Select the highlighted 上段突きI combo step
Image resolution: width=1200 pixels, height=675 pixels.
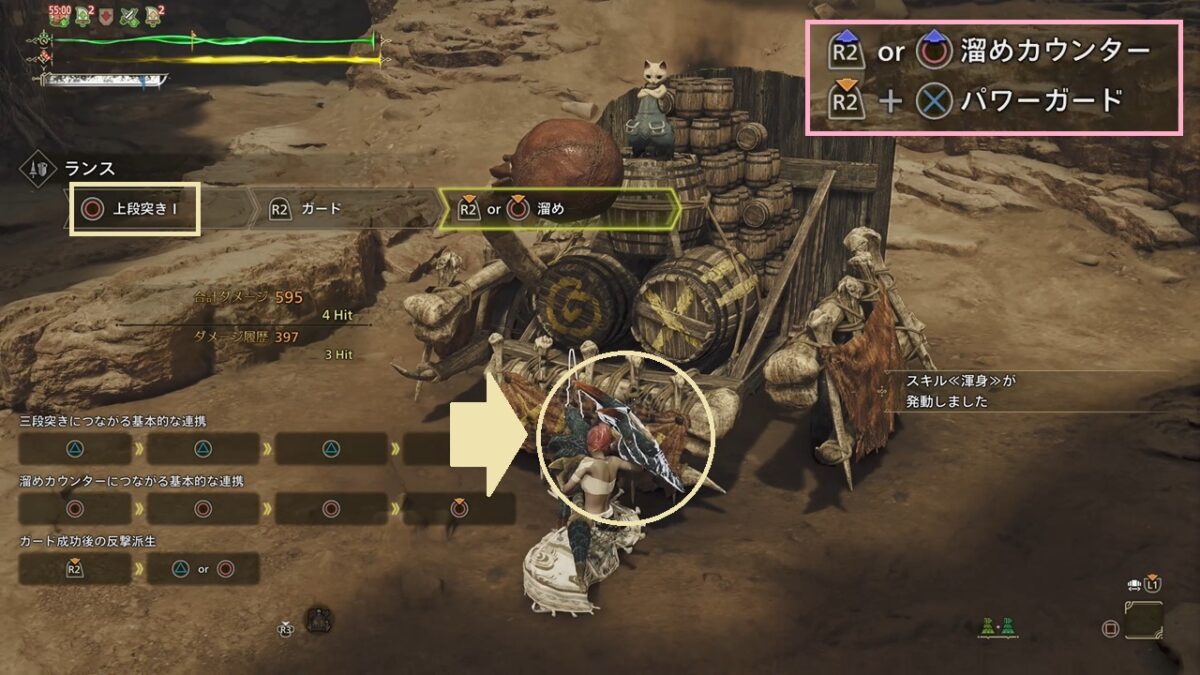pyautogui.click(x=133, y=210)
